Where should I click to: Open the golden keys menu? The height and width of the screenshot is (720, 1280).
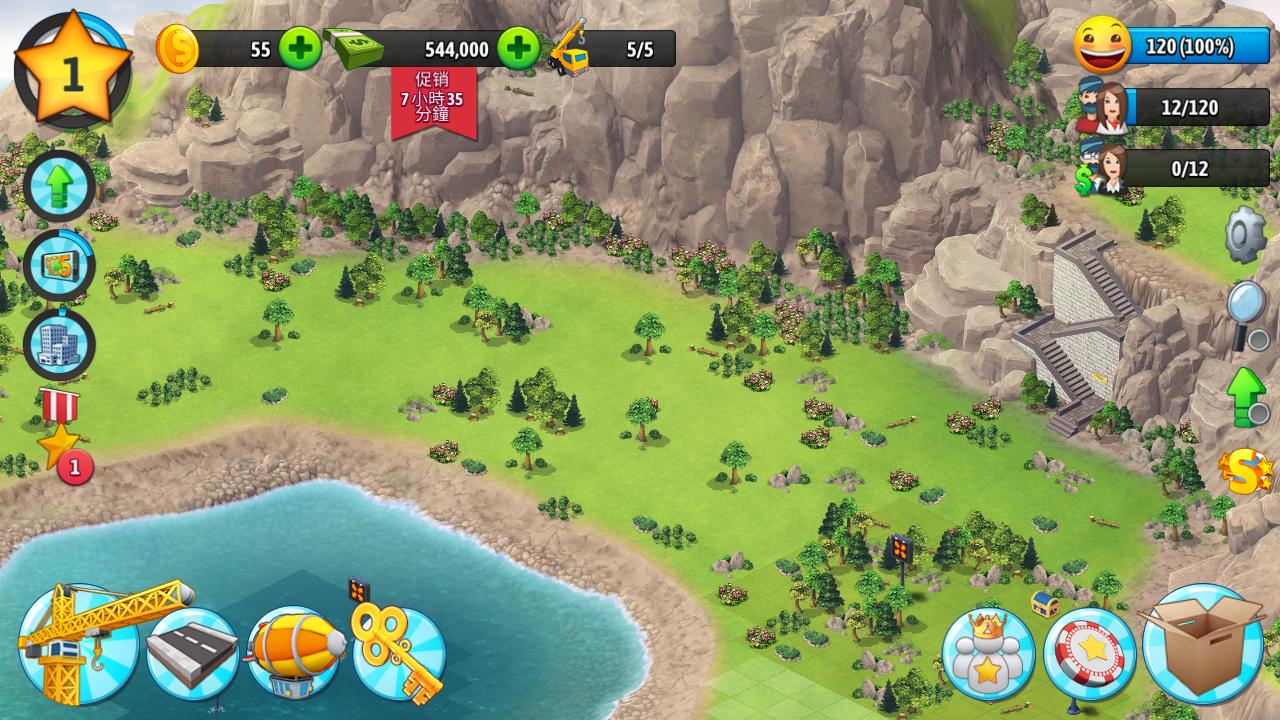[x=400, y=652]
